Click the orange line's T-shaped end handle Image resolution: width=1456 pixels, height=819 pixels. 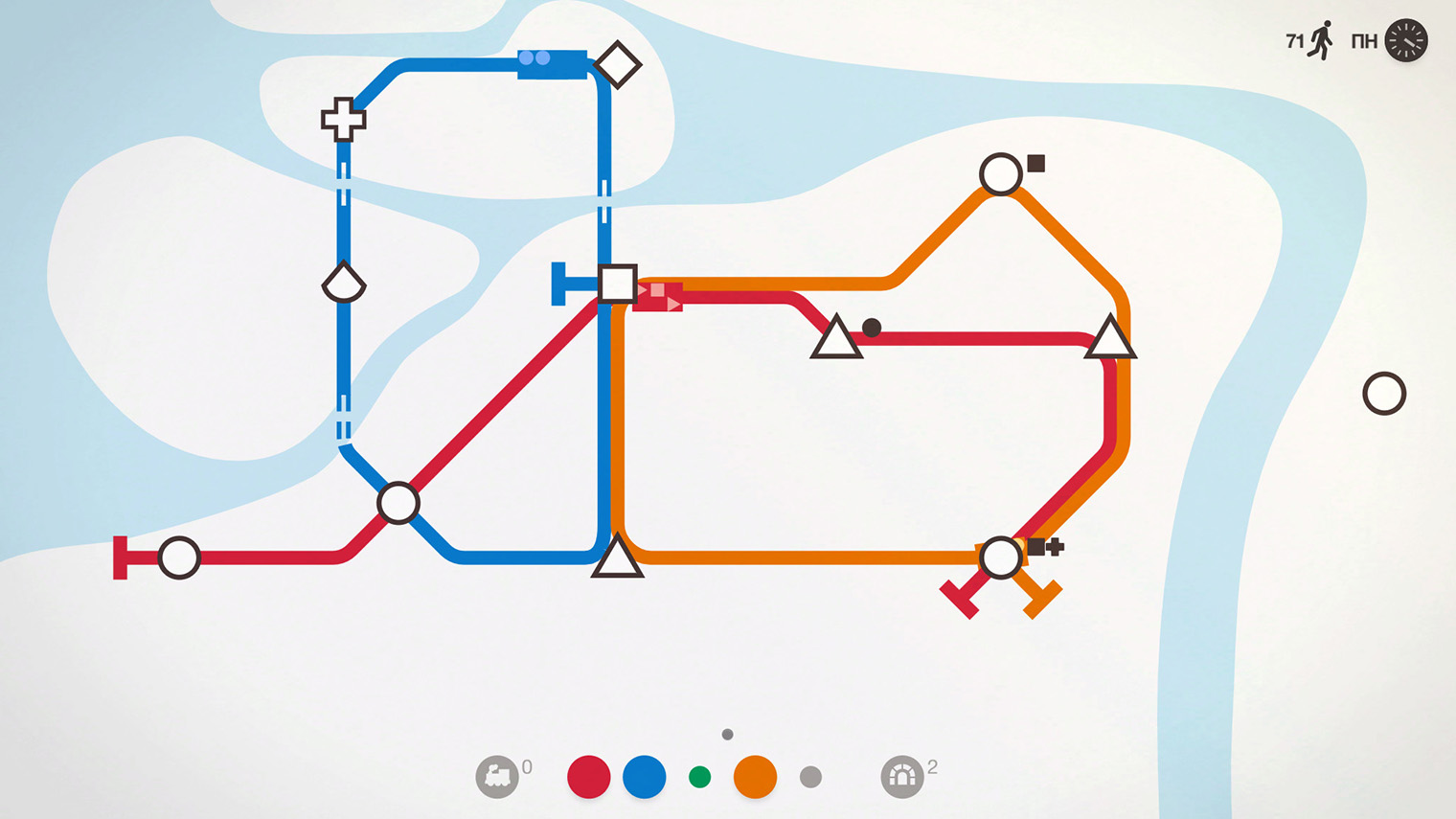tap(1043, 600)
